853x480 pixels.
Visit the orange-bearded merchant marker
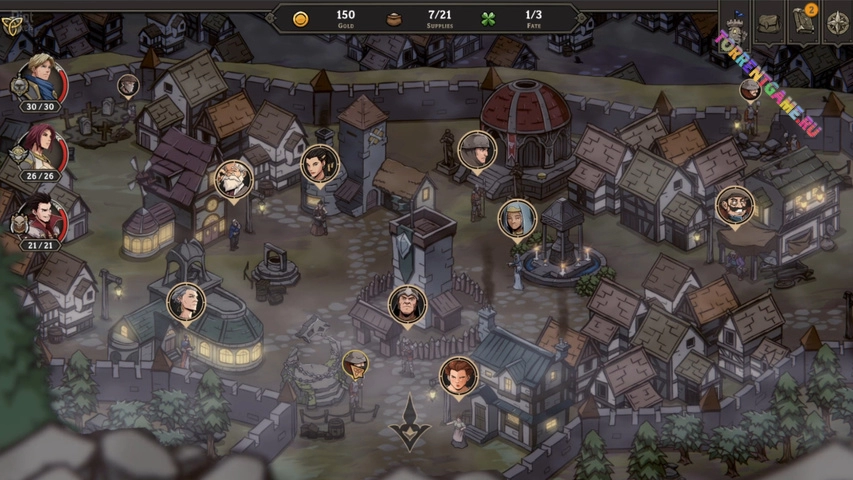tap(735, 206)
